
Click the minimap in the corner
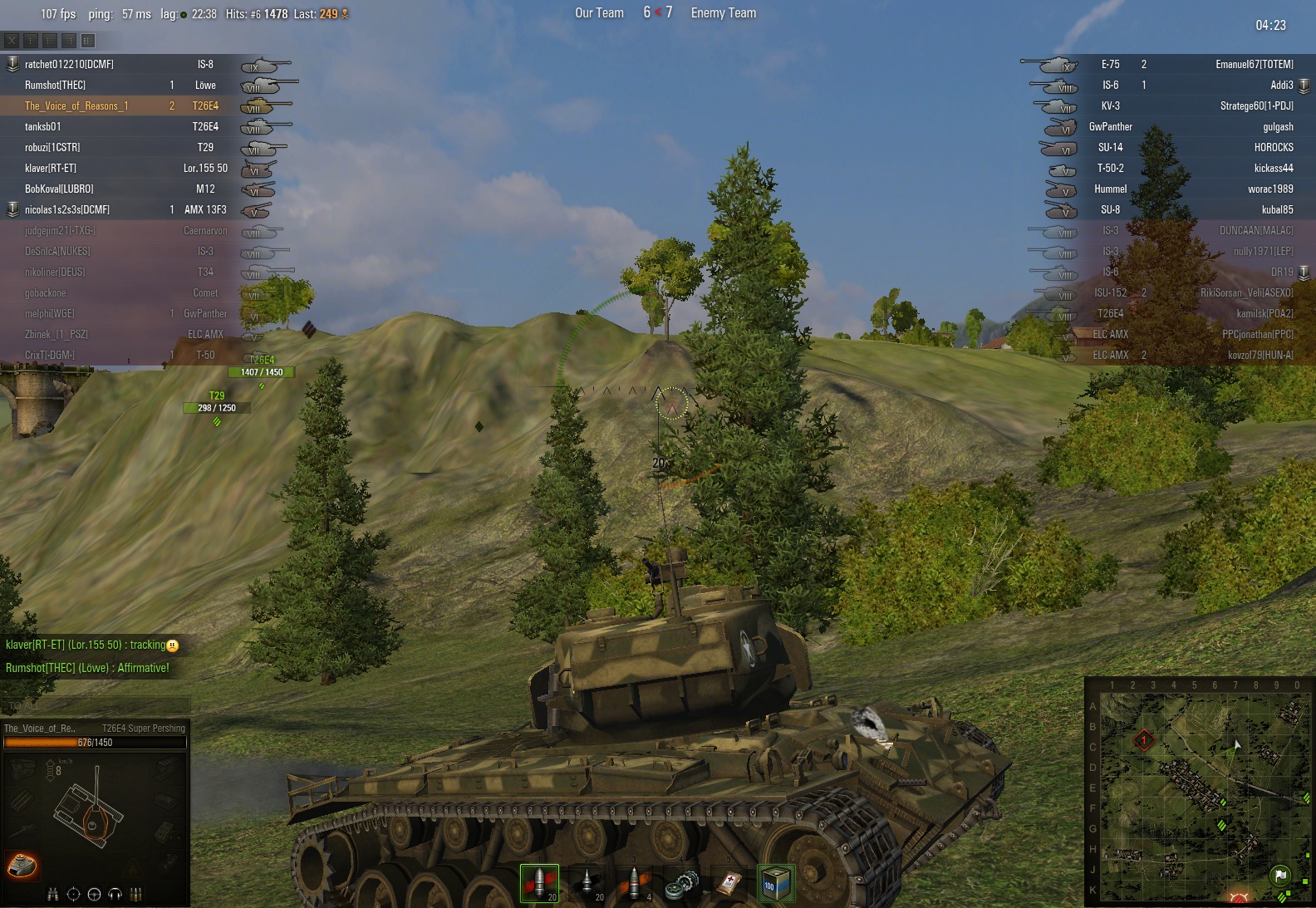[x=1200, y=793]
